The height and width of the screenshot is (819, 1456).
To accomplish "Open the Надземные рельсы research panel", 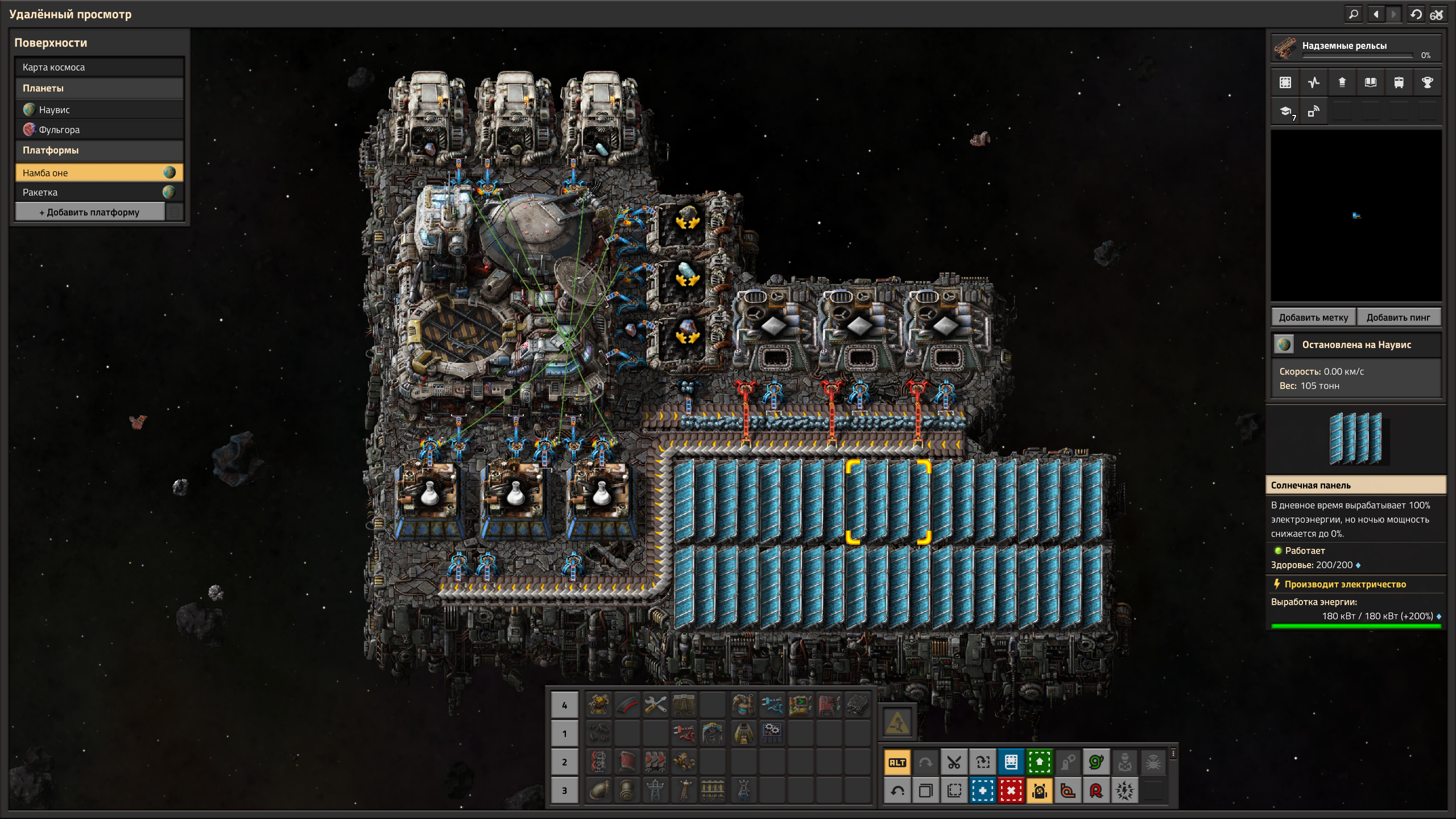I will pyautogui.click(x=1356, y=48).
